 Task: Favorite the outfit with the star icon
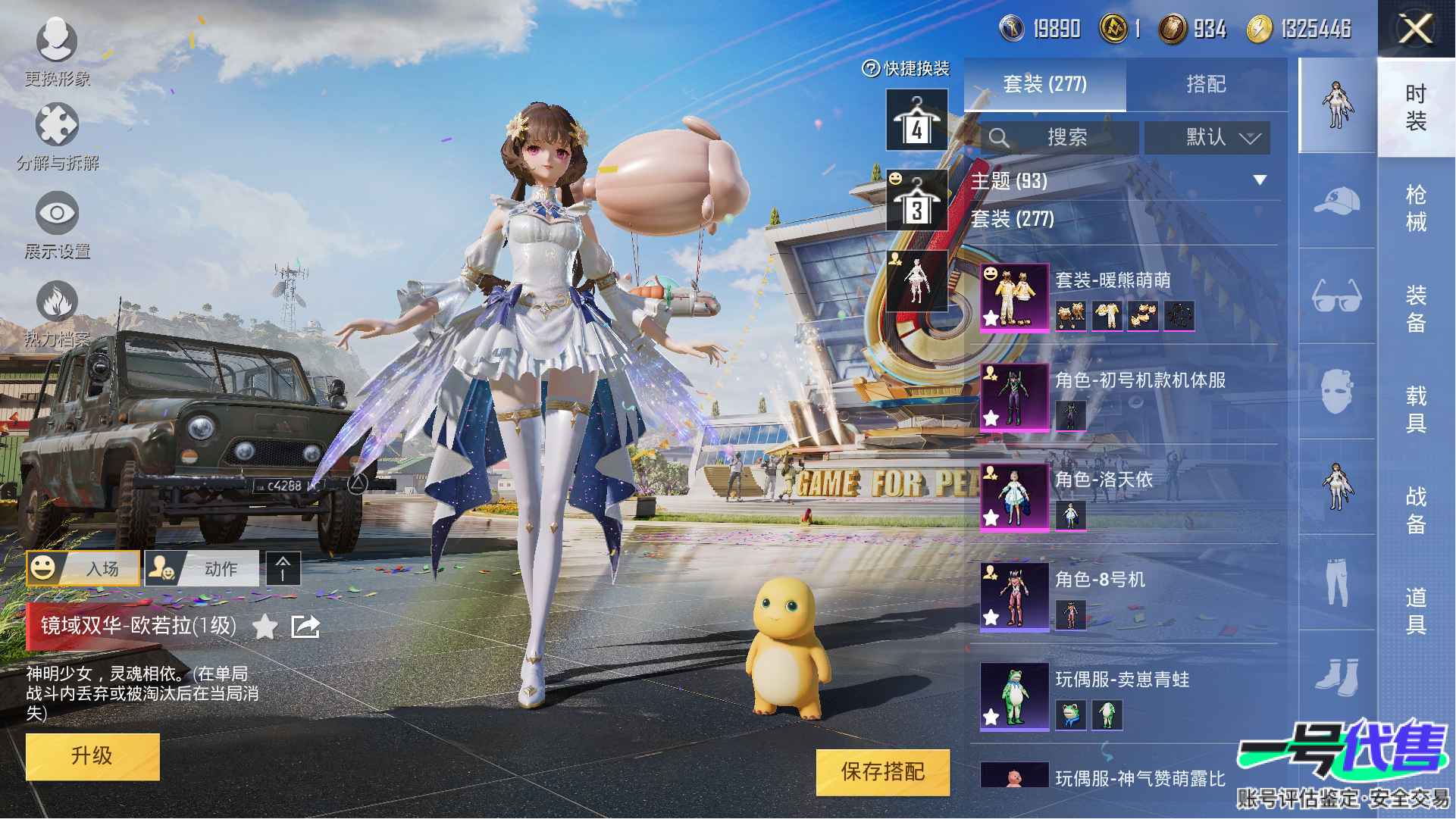point(265,627)
